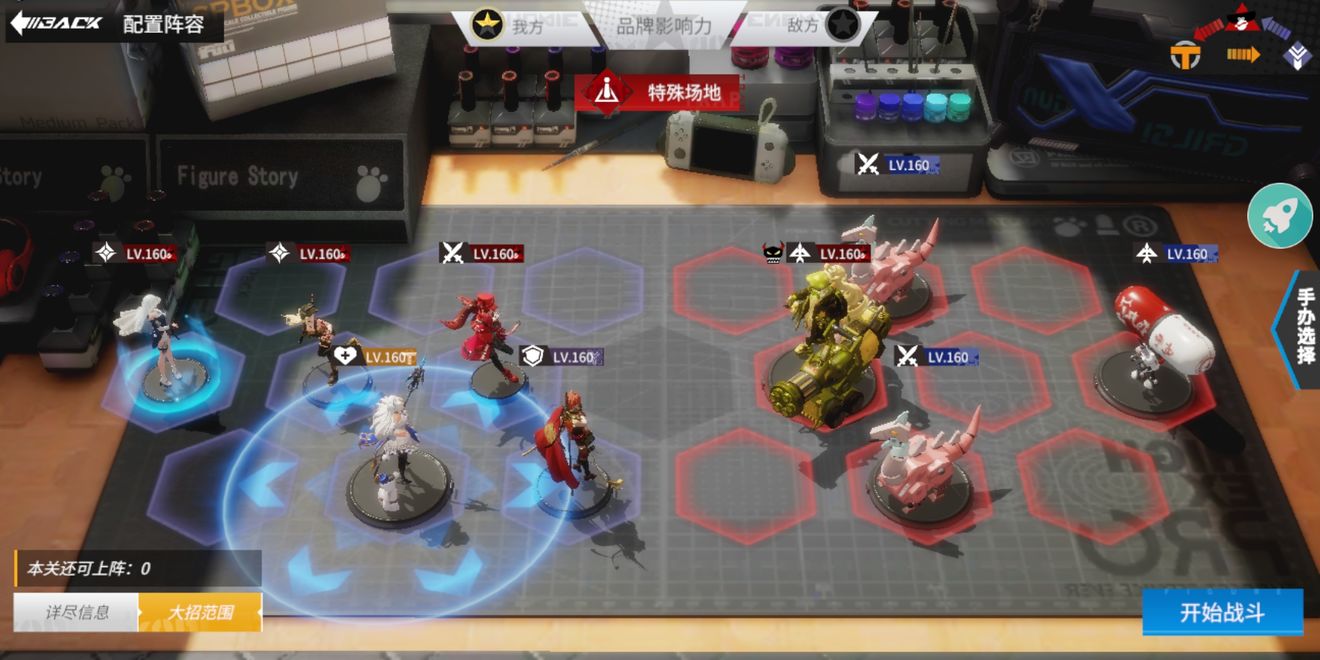Open the 敌方 black star emblem
The height and width of the screenshot is (660, 1320).
[840, 25]
